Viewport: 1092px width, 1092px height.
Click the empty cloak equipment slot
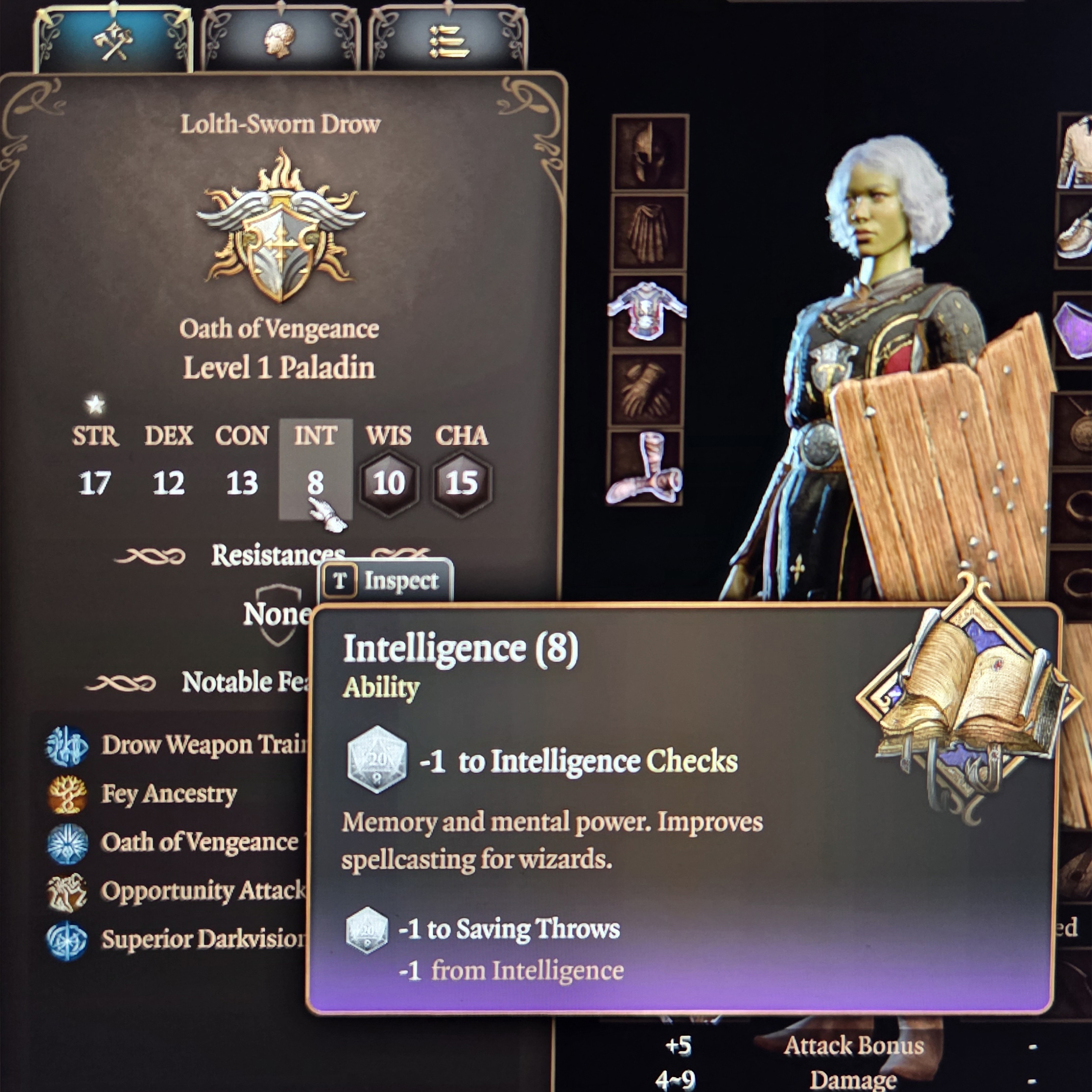click(649, 233)
